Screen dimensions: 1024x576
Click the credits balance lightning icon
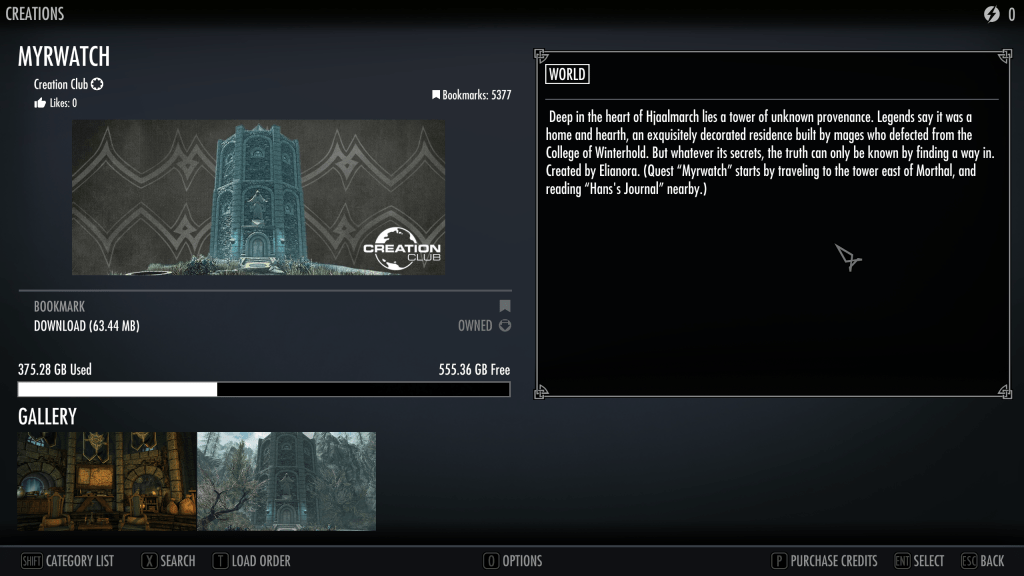[992, 14]
